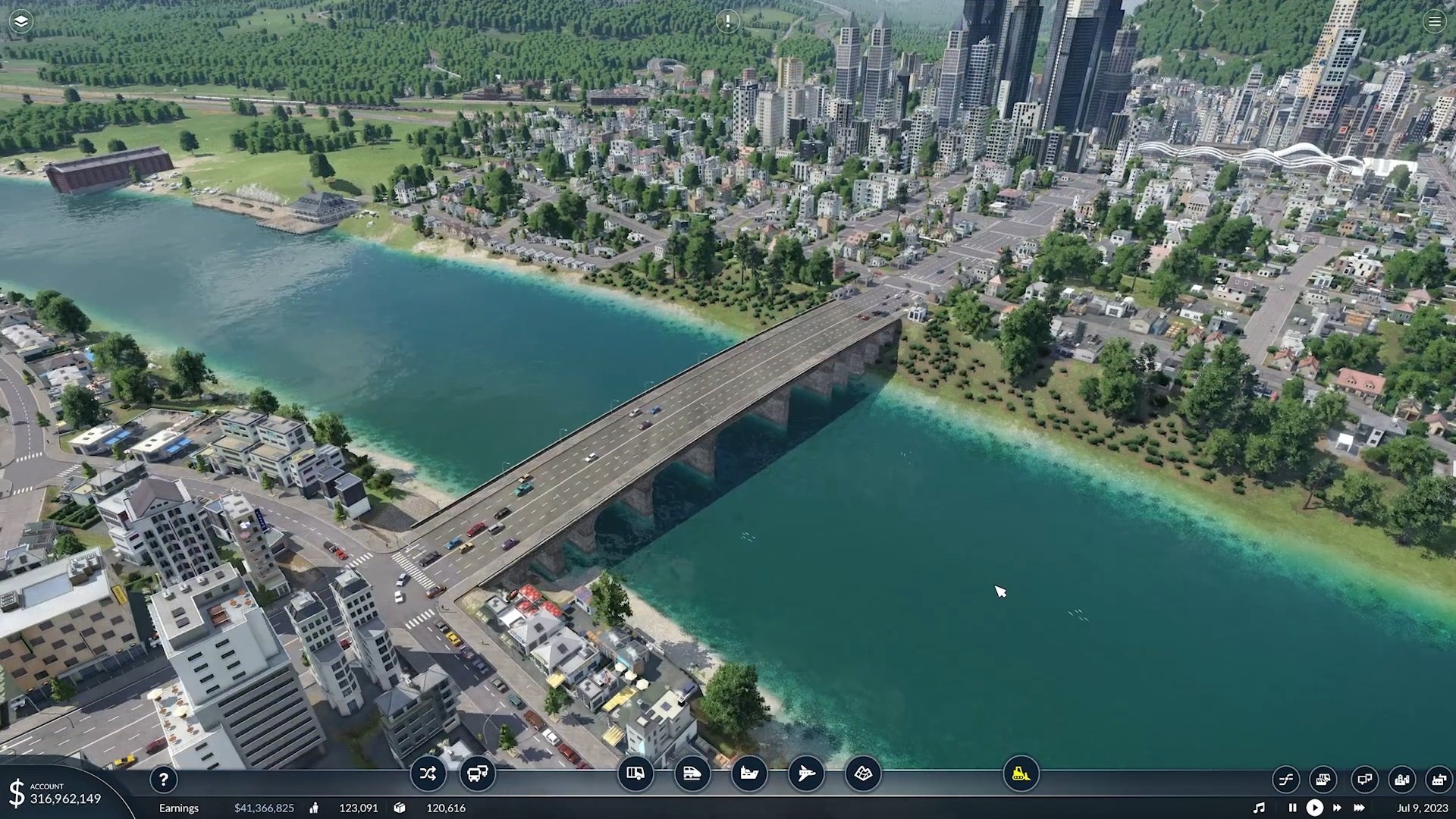This screenshot has width=1456, height=819.
Task: Open the main menu hamburger button
Action: coord(1434,21)
